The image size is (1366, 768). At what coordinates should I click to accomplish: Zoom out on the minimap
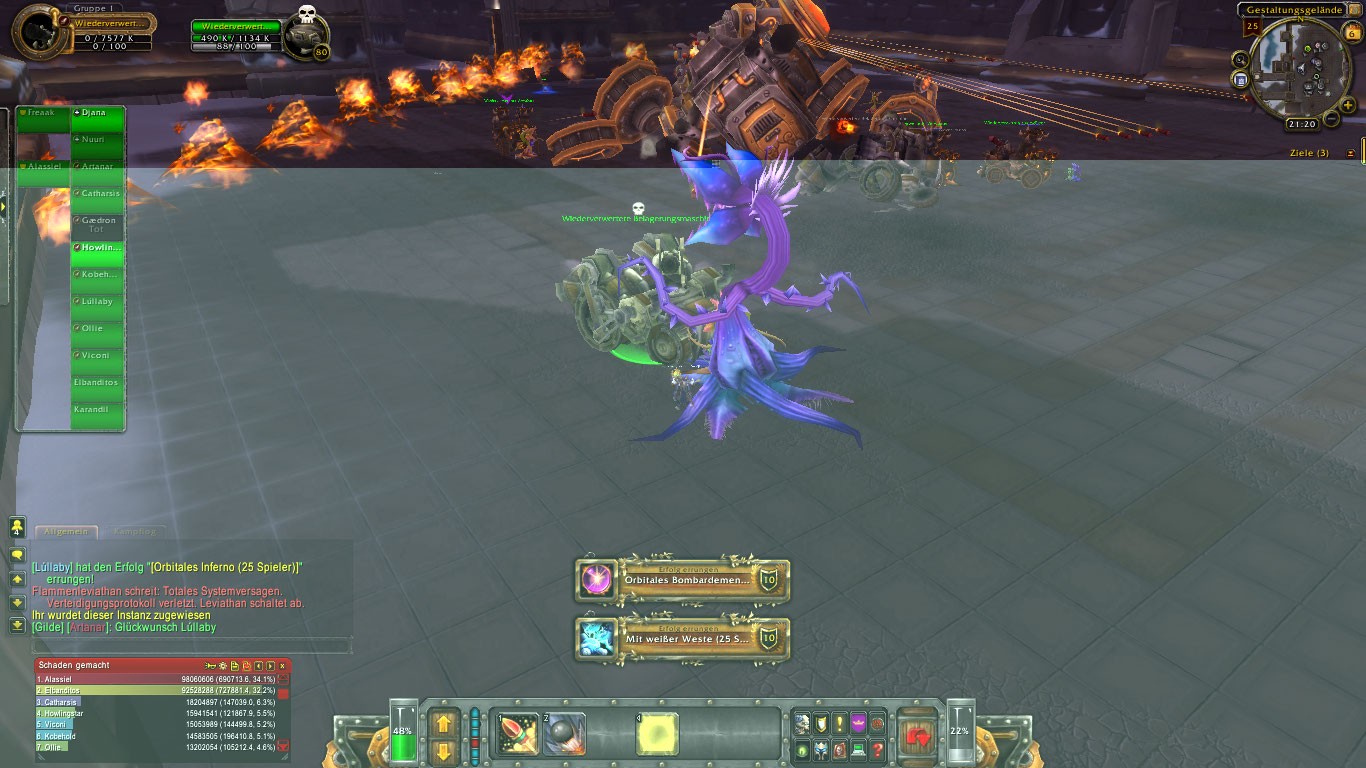tap(1331, 119)
